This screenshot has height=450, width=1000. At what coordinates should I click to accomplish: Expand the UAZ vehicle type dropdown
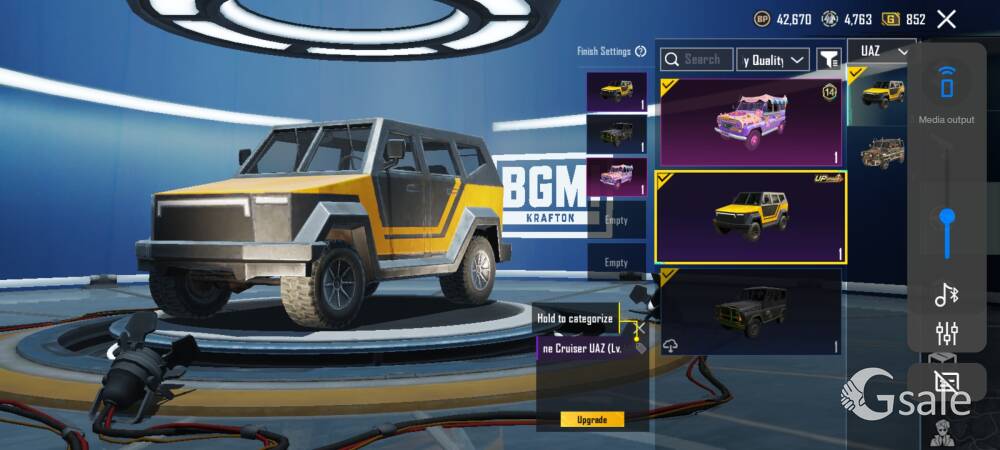(881, 51)
